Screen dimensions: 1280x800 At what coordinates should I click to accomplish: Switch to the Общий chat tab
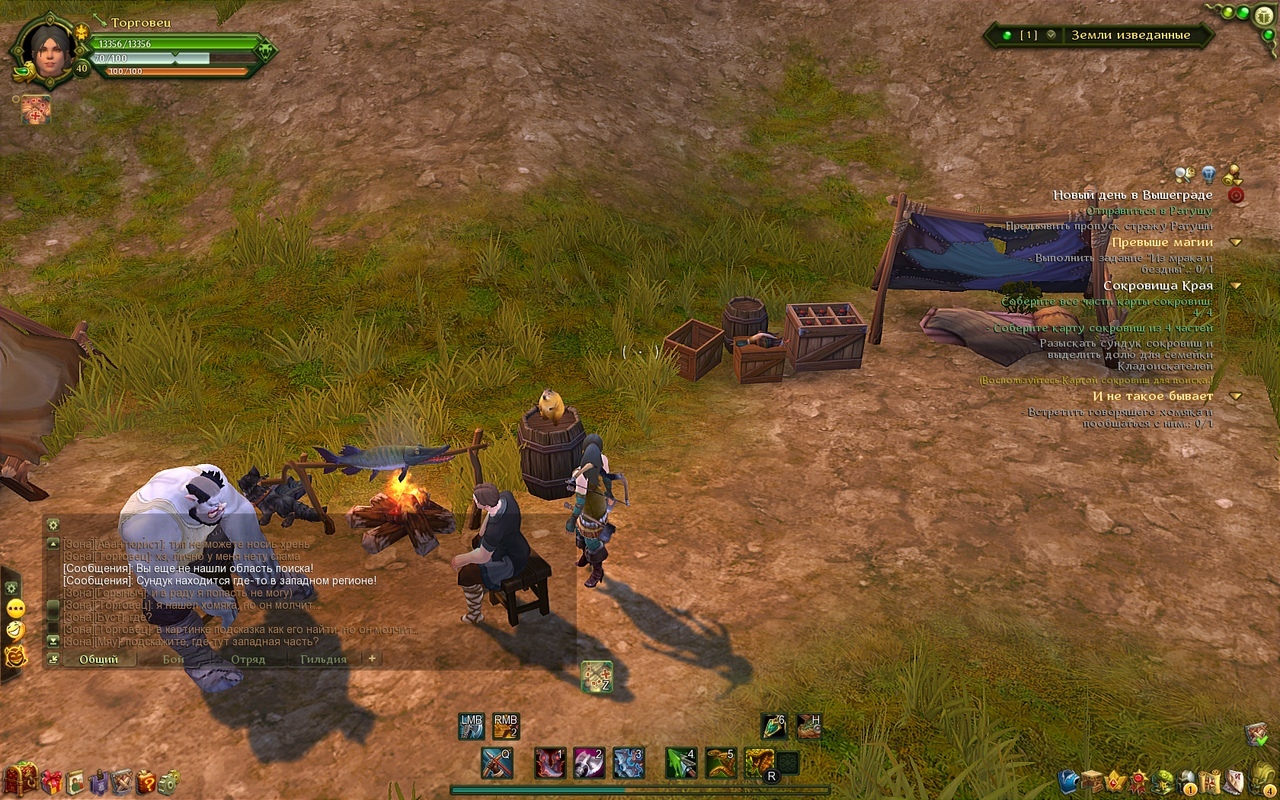98,659
